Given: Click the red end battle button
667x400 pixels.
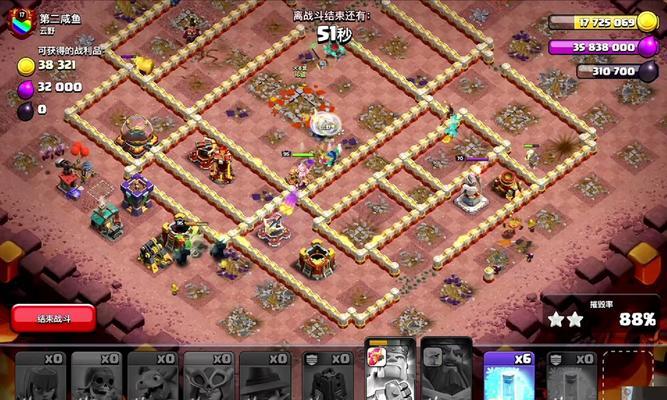Looking at the screenshot, I should point(53,318).
